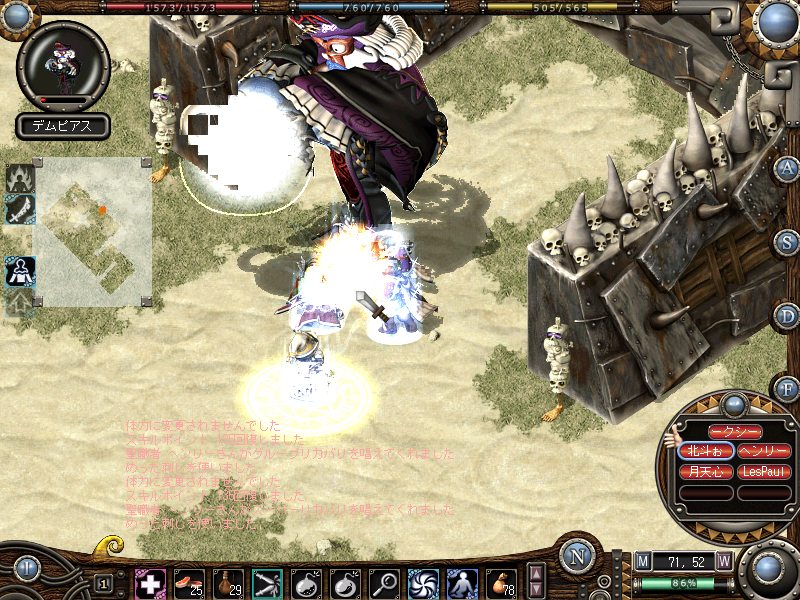
Task: Open the minimap overlay
Action: click(93, 231)
